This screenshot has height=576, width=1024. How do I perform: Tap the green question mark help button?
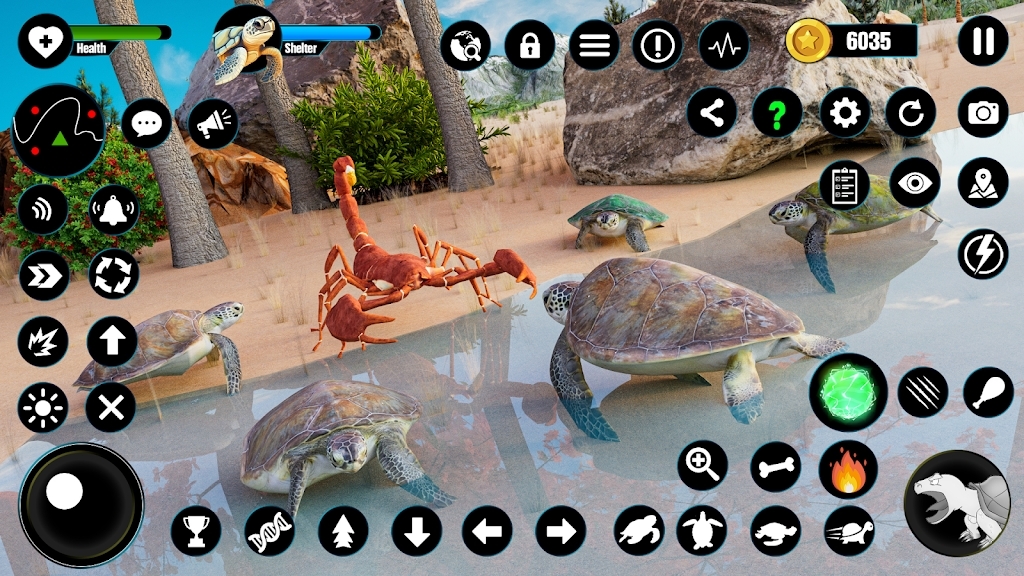tap(777, 113)
